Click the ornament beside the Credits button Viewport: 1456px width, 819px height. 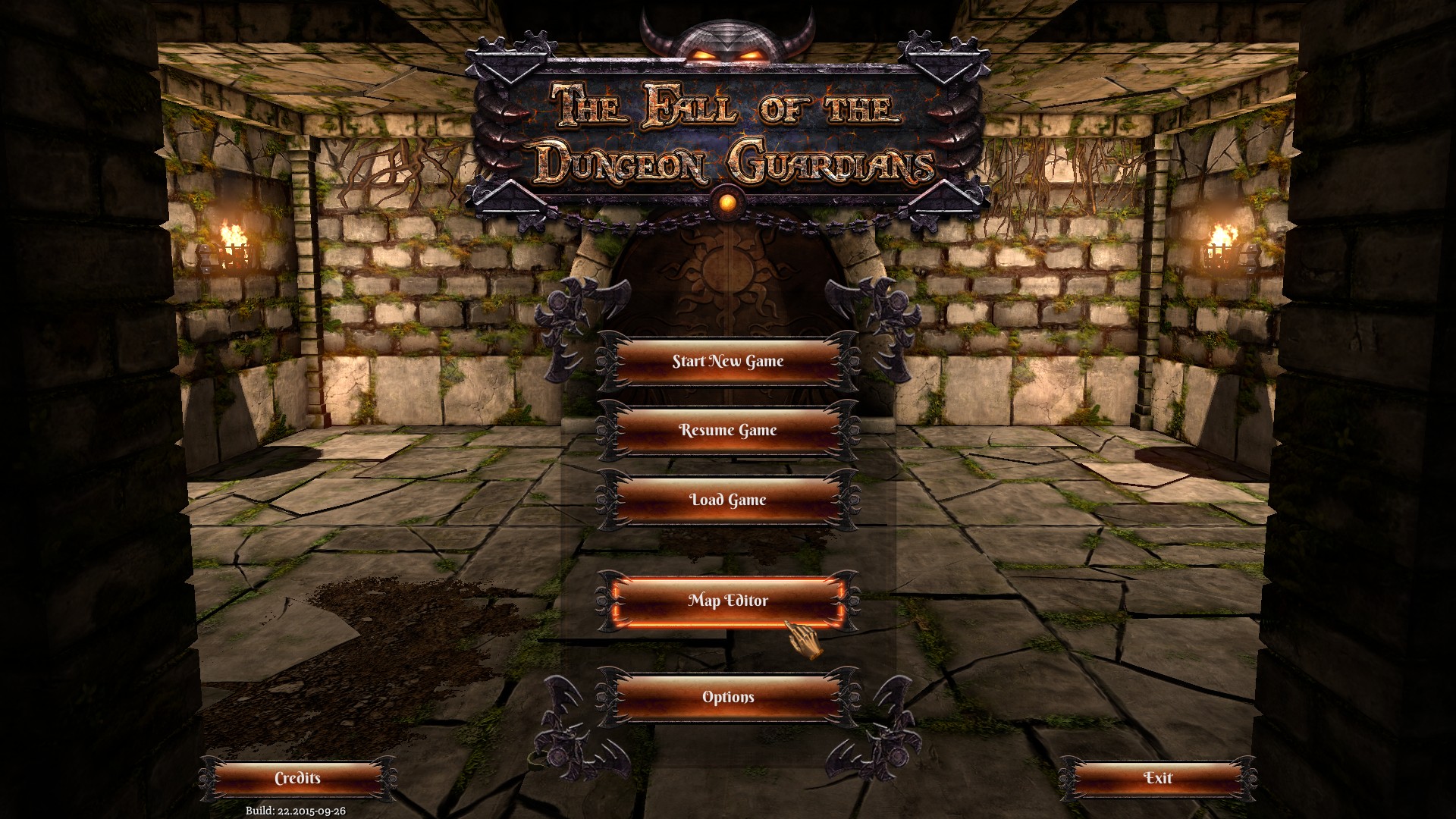[205, 777]
